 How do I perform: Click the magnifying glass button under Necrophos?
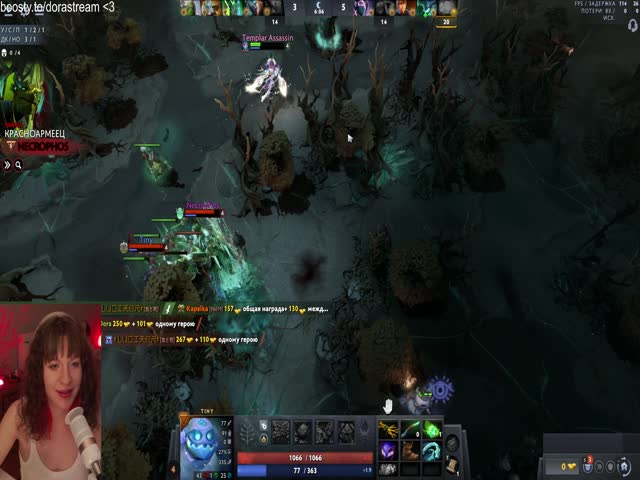(x=19, y=165)
